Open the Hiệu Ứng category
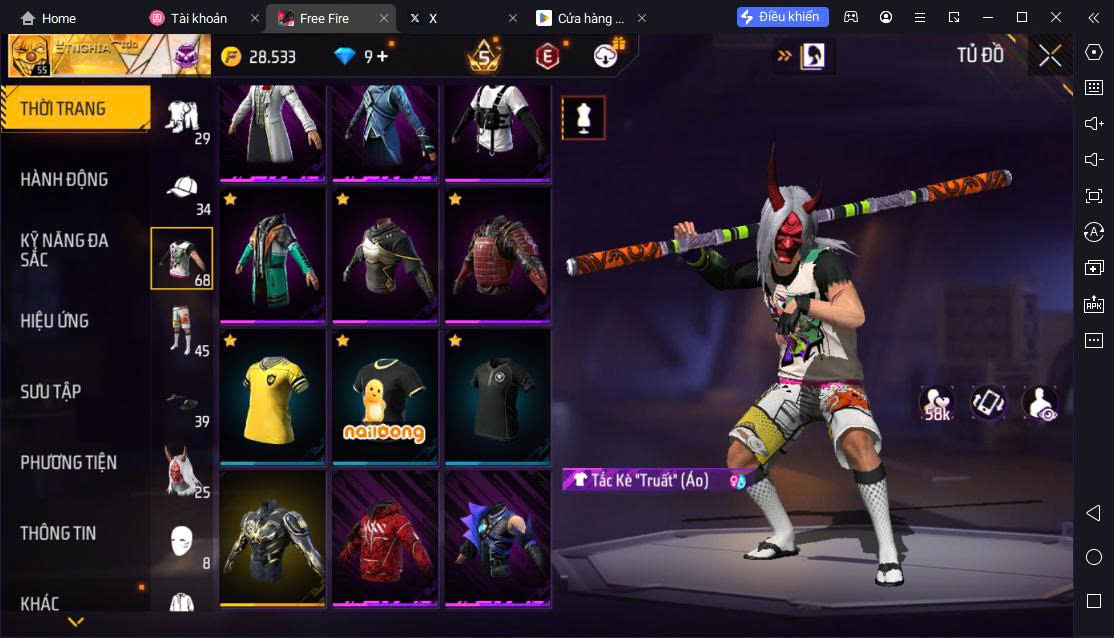 tap(55, 321)
